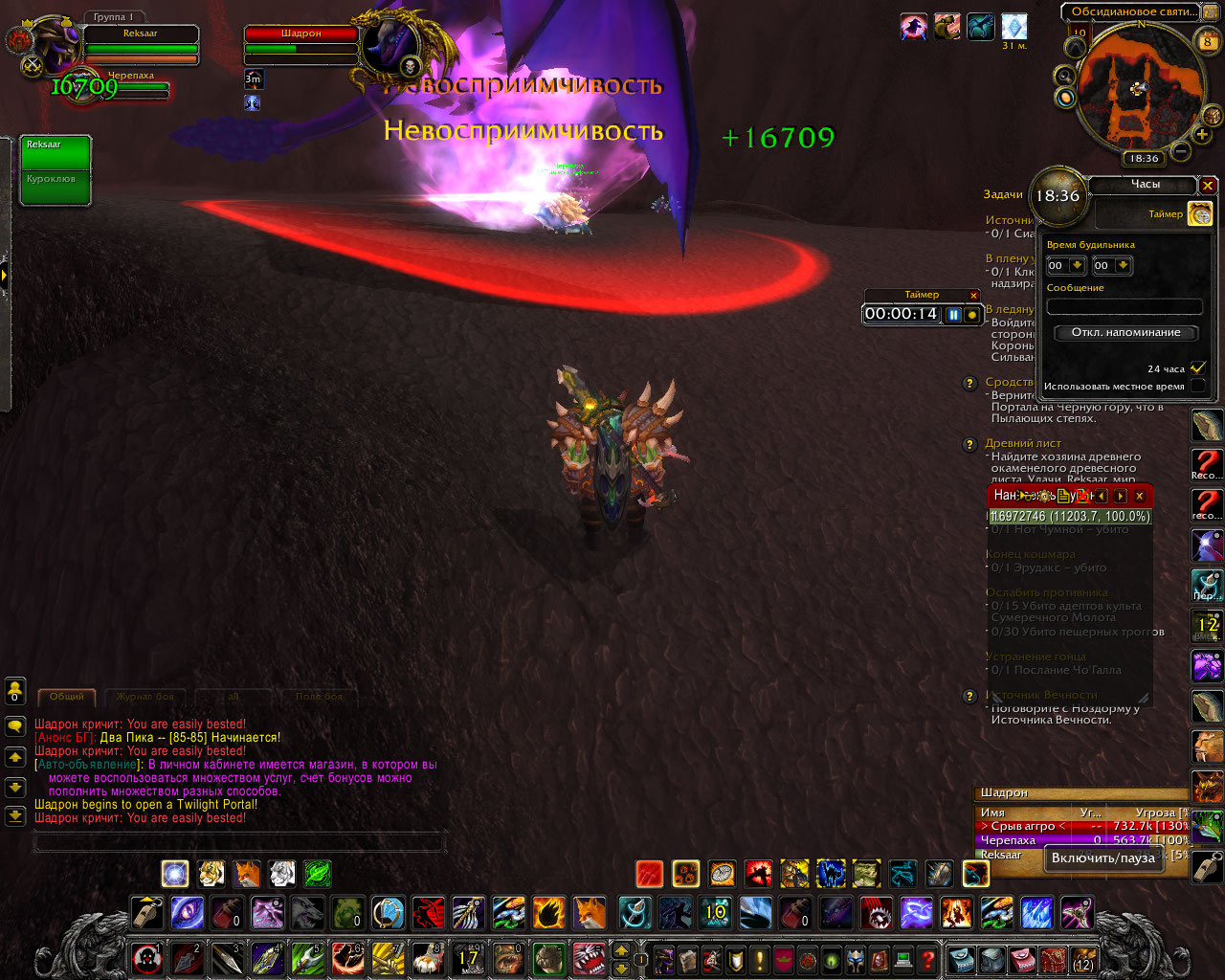Open the alarm hour dropdown
The width and height of the screenshot is (1225, 980).
1078,265
